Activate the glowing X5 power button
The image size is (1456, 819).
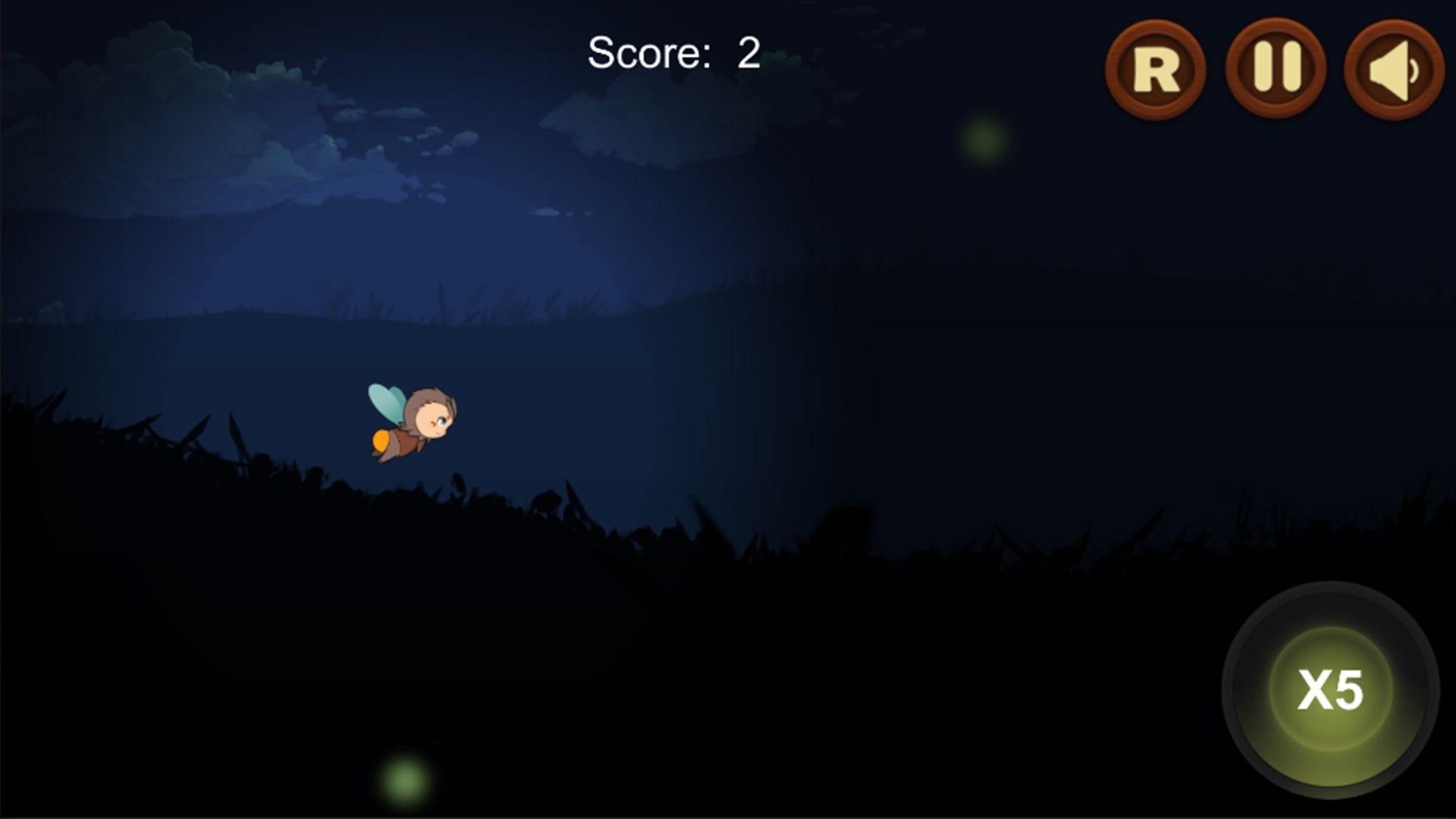coord(1330,689)
